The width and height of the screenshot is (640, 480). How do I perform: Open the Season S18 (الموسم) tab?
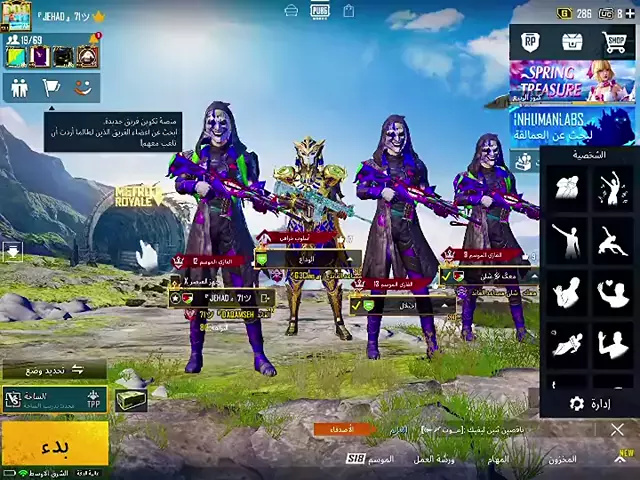[x=373, y=459]
